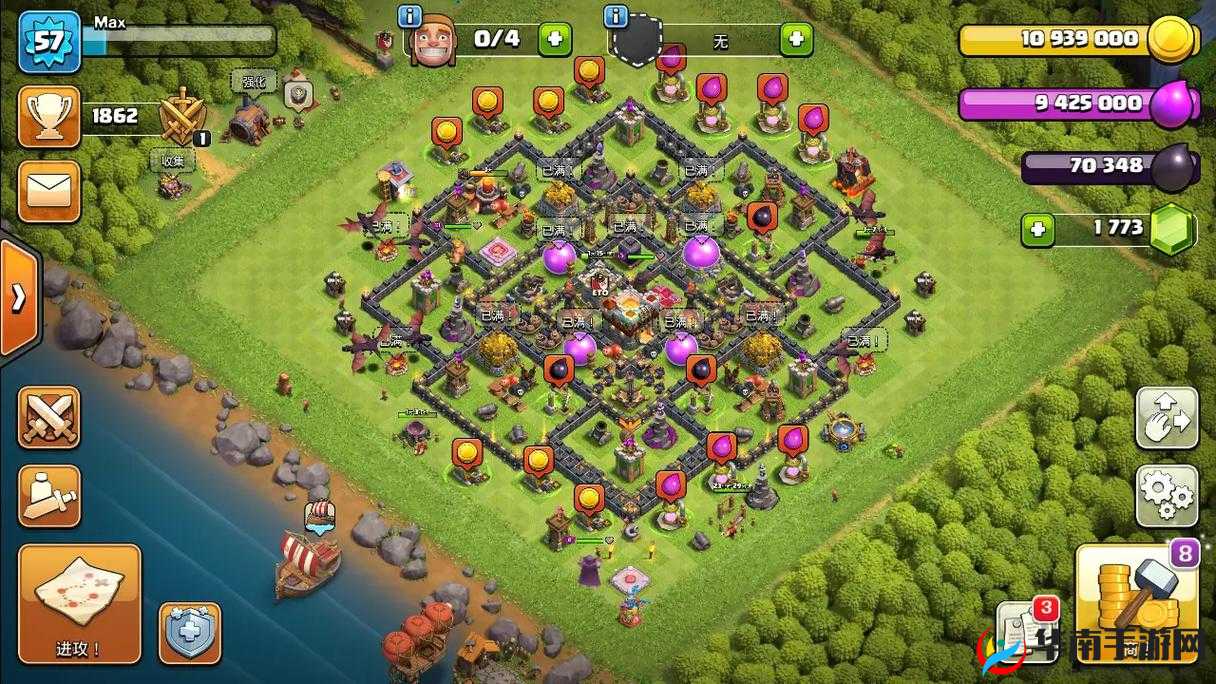Screen dimensions: 1216x684
Task: Open the base layout editor
Action: click(1167, 418)
